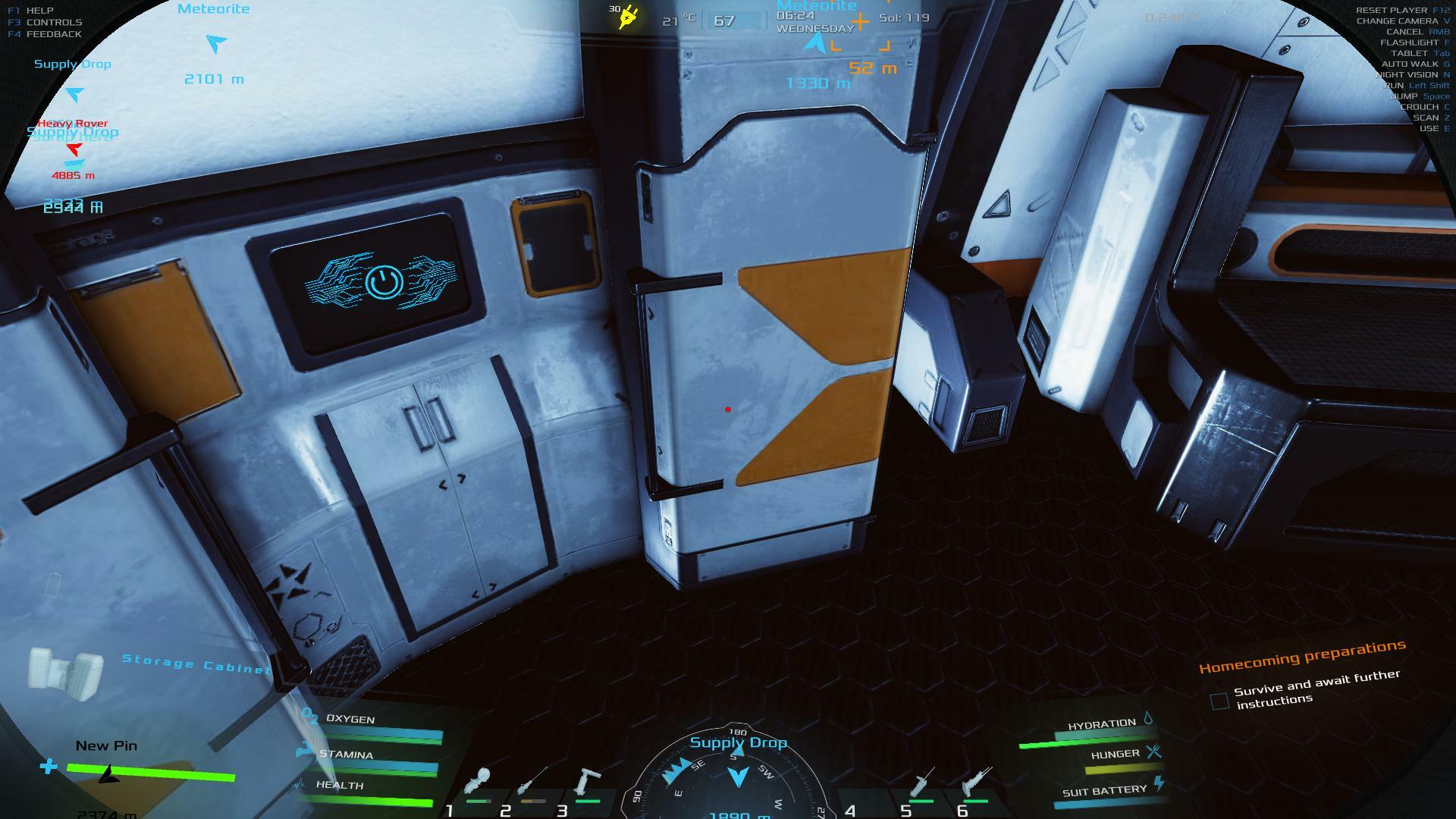Click the red Heavy Rover marker
1456x819 pixels.
[73, 149]
